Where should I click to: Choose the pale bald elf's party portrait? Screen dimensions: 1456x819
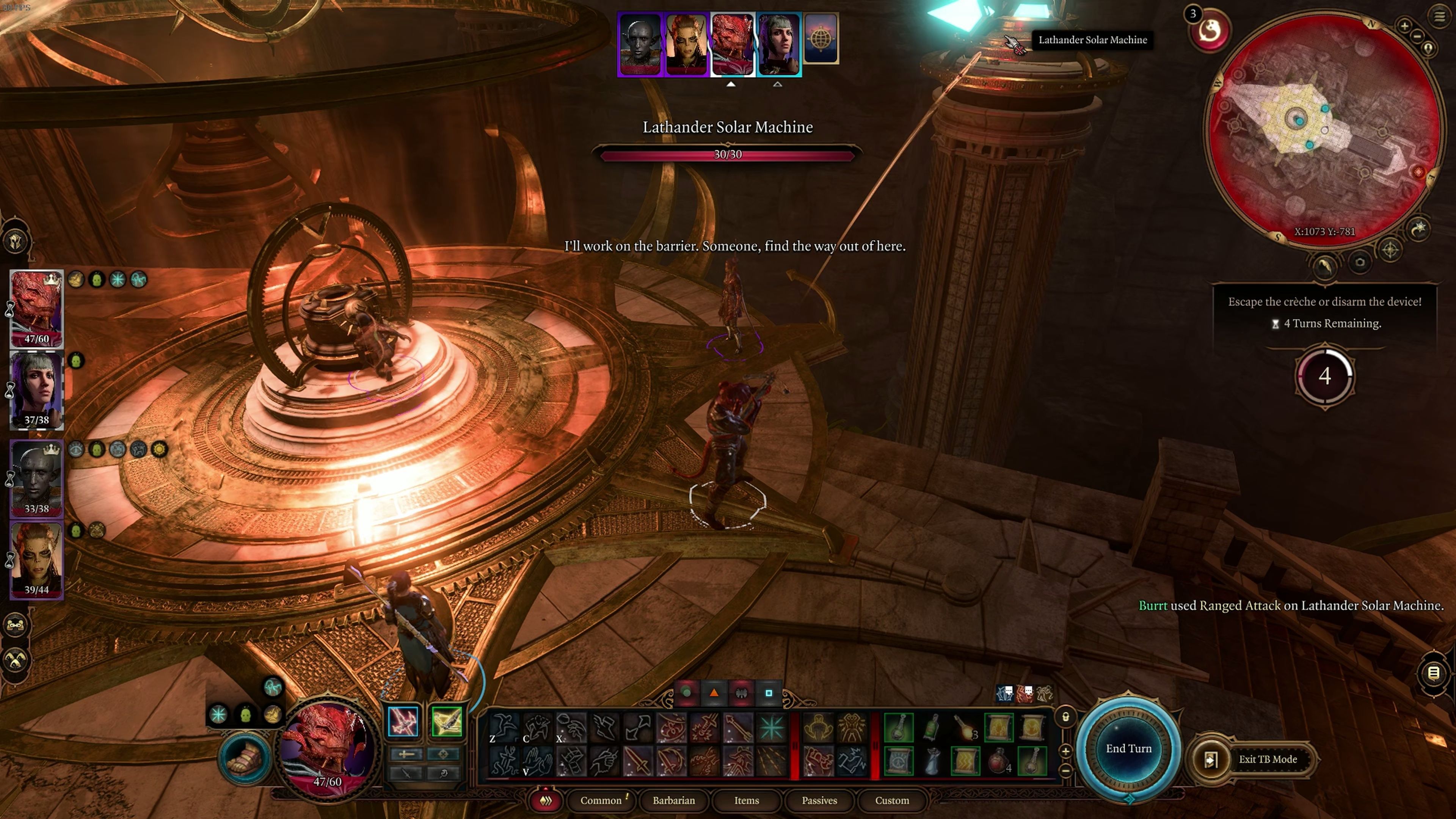tap(36, 478)
